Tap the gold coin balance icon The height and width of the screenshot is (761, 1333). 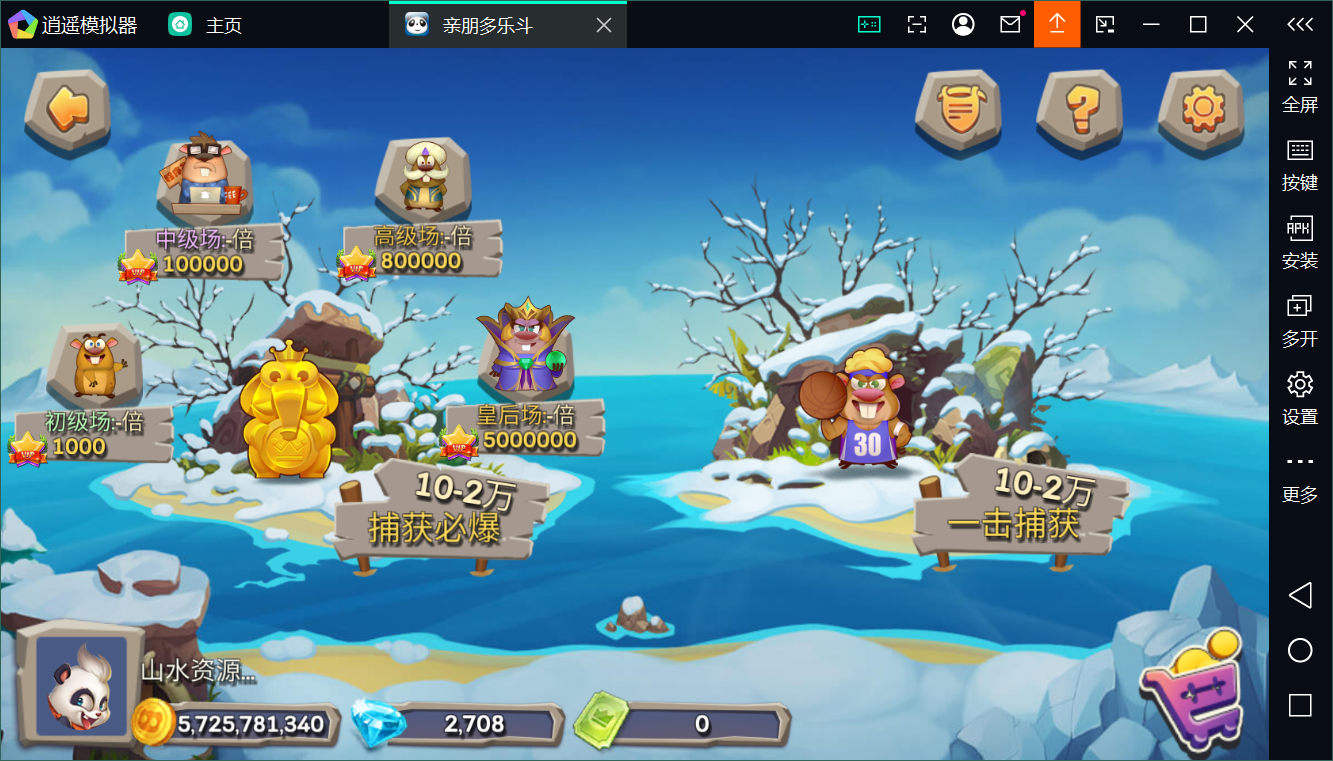pos(153,722)
